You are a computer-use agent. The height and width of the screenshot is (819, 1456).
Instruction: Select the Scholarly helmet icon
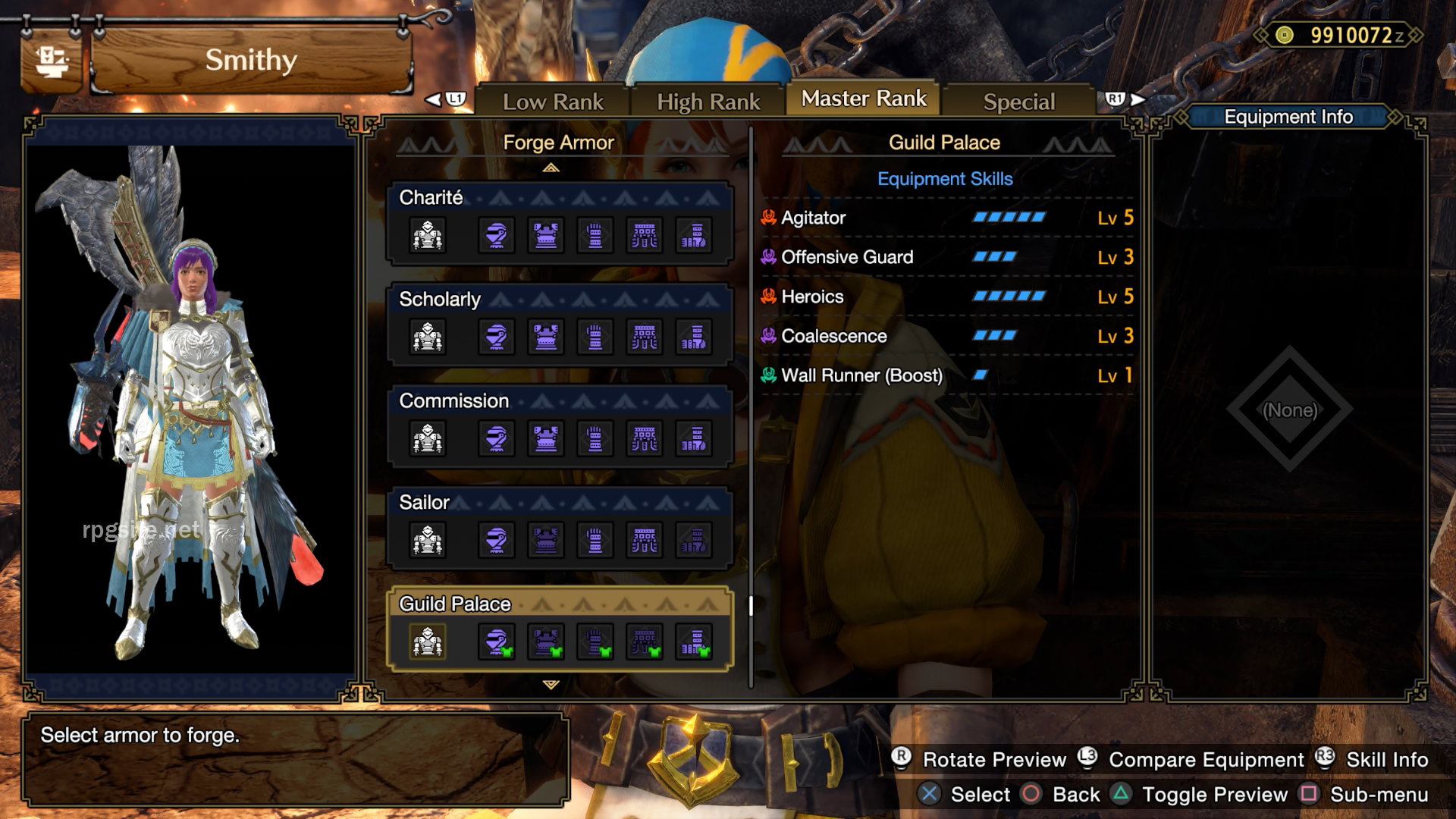[495, 337]
